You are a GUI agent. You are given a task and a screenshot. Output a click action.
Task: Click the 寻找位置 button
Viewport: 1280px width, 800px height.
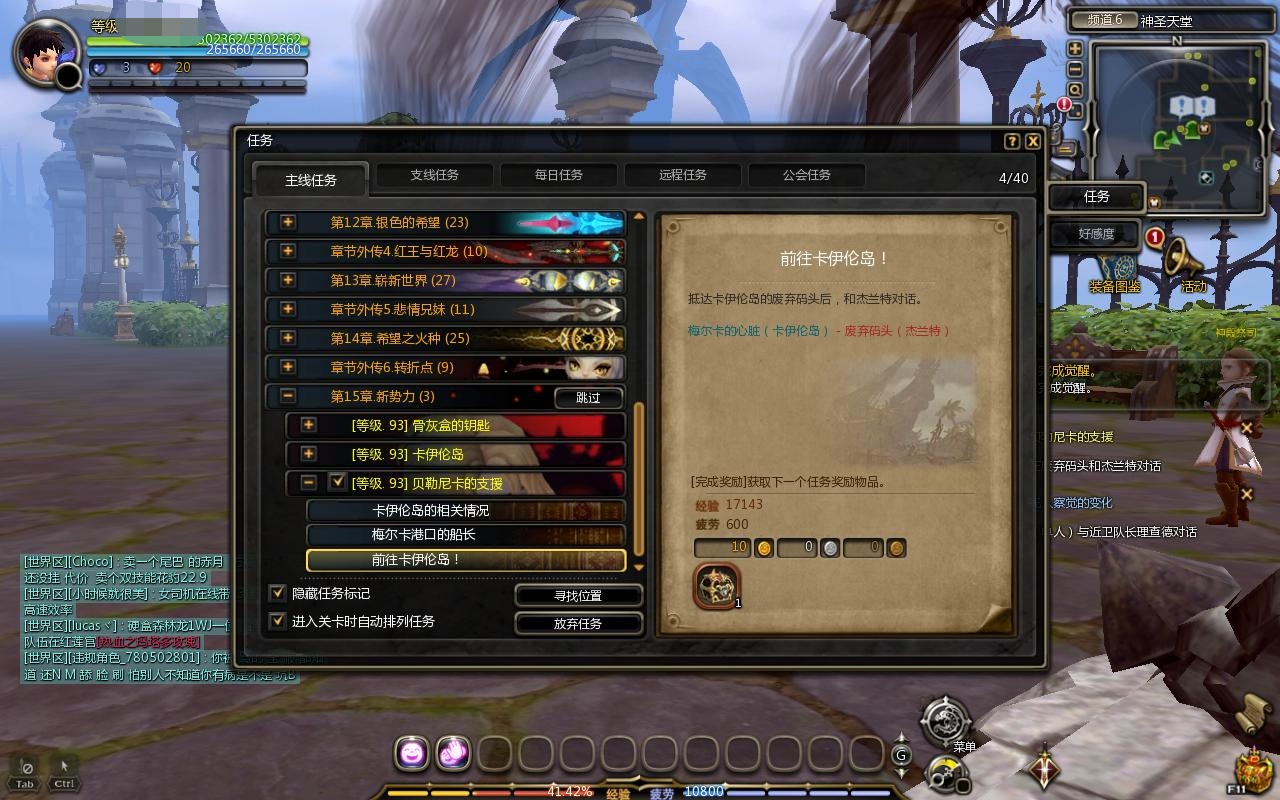578,595
